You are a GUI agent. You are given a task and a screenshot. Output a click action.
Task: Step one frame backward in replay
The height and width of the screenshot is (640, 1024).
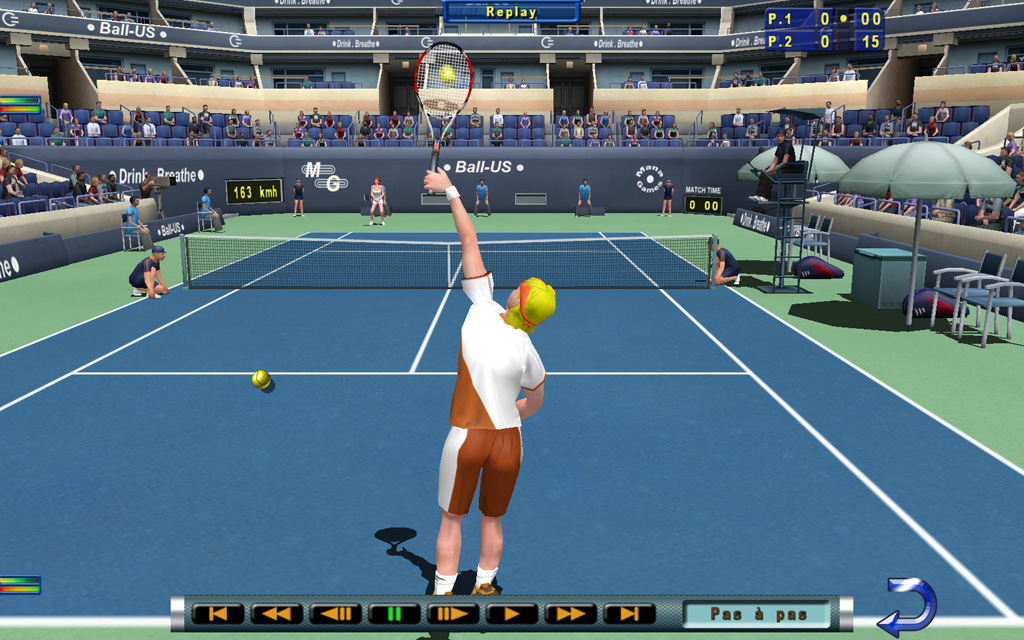coord(336,614)
